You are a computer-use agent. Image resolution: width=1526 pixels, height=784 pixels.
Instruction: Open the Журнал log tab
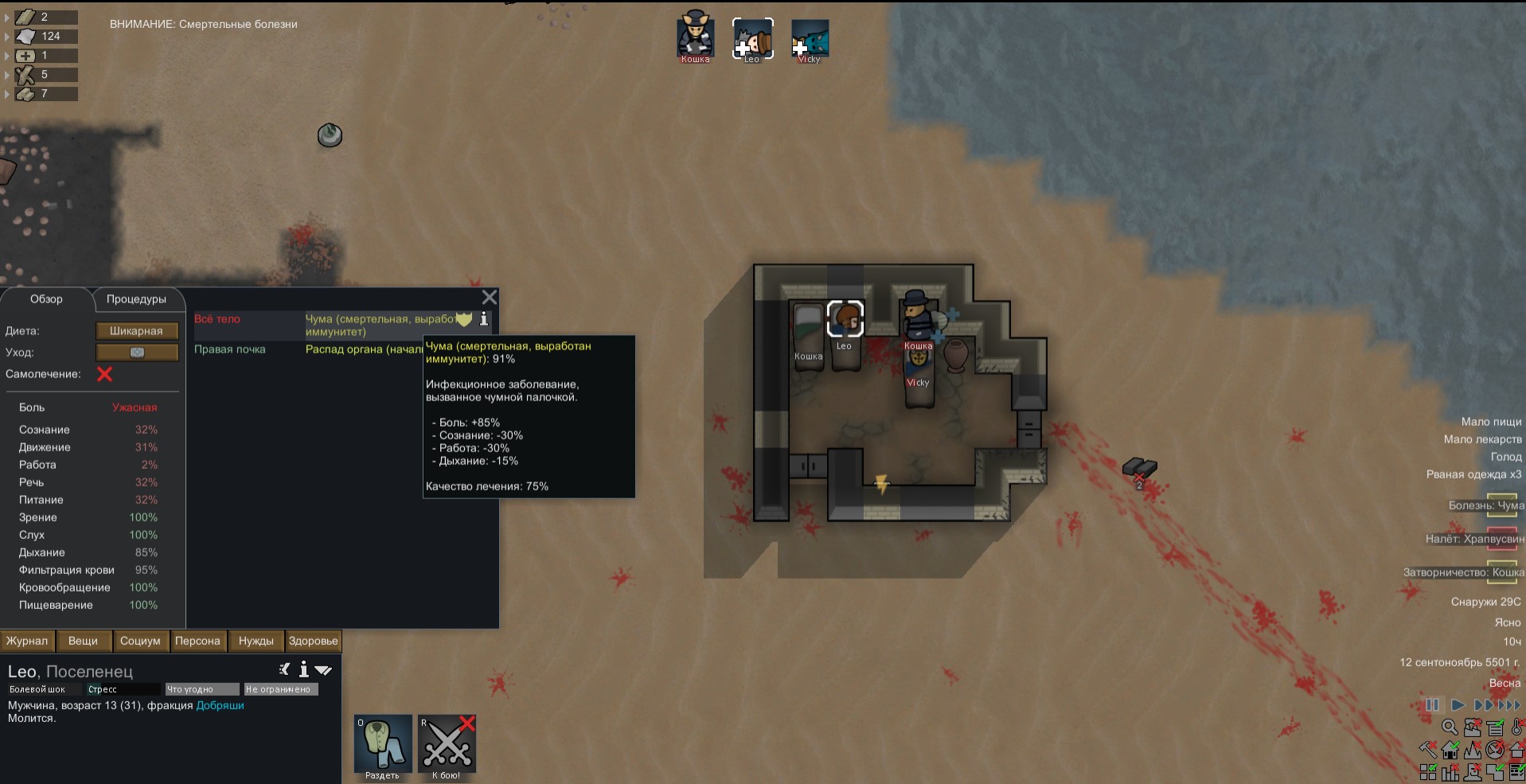coord(27,641)
